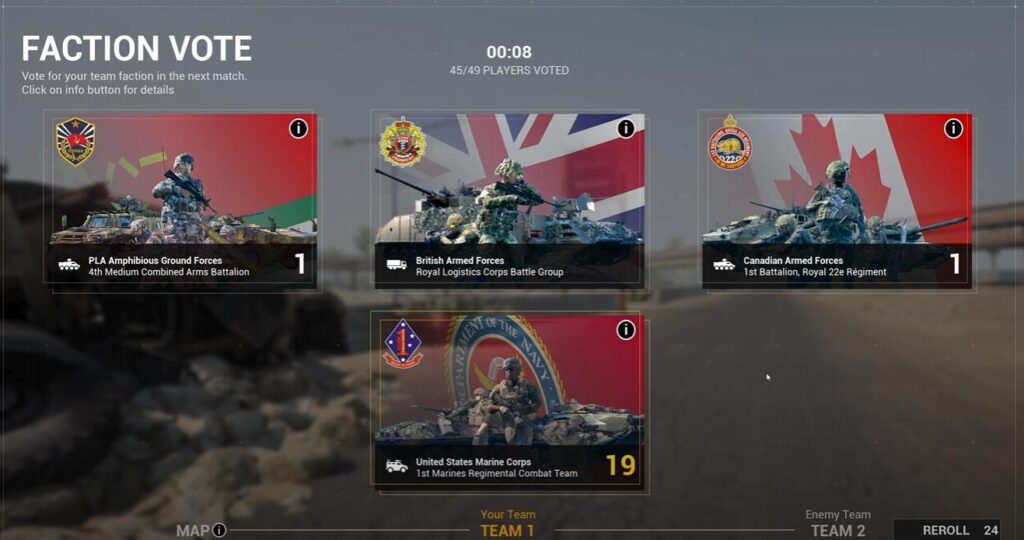The image size is (1024, 540).
Task: Vote for PLA Amphibious Ground Forces card
Action: tap(185, 200)
